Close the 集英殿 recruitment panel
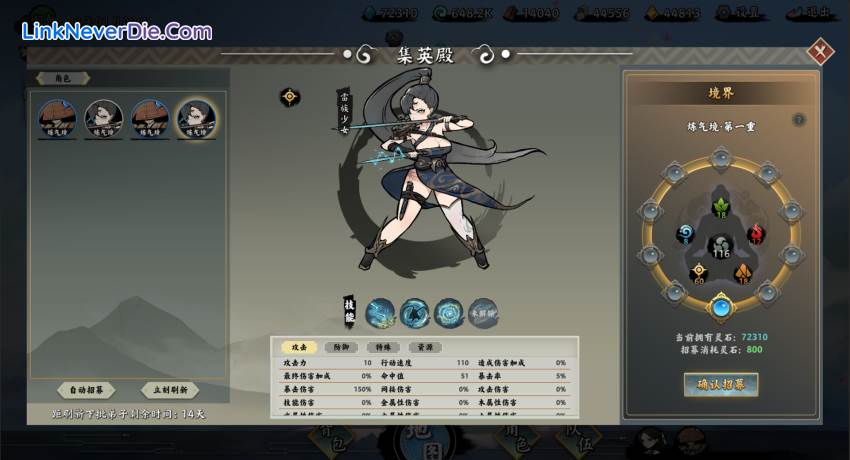This screenshot has width=850, height=460. (x=820, y=50)
